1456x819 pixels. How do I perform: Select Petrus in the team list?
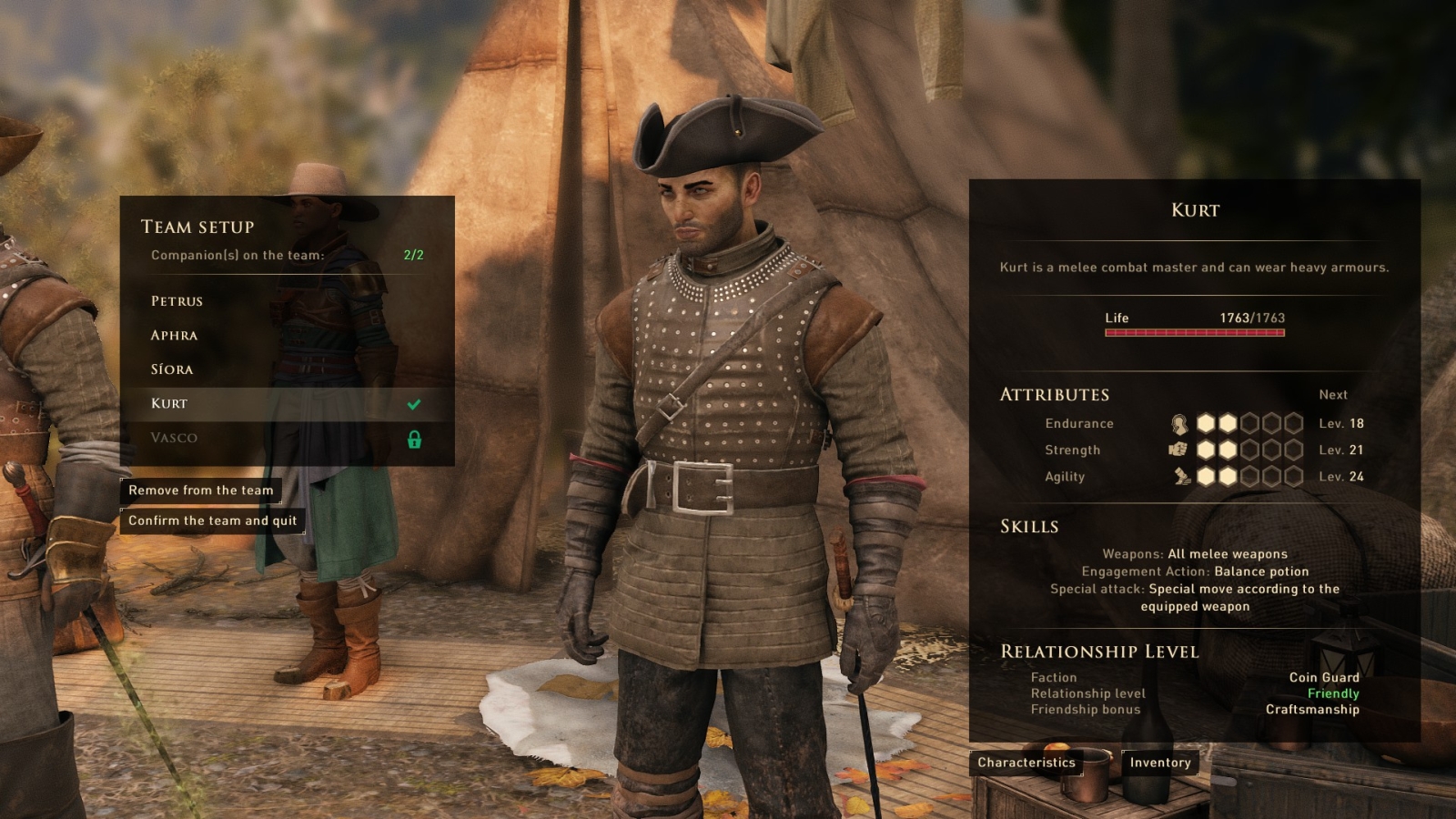[x=177, y=301]
